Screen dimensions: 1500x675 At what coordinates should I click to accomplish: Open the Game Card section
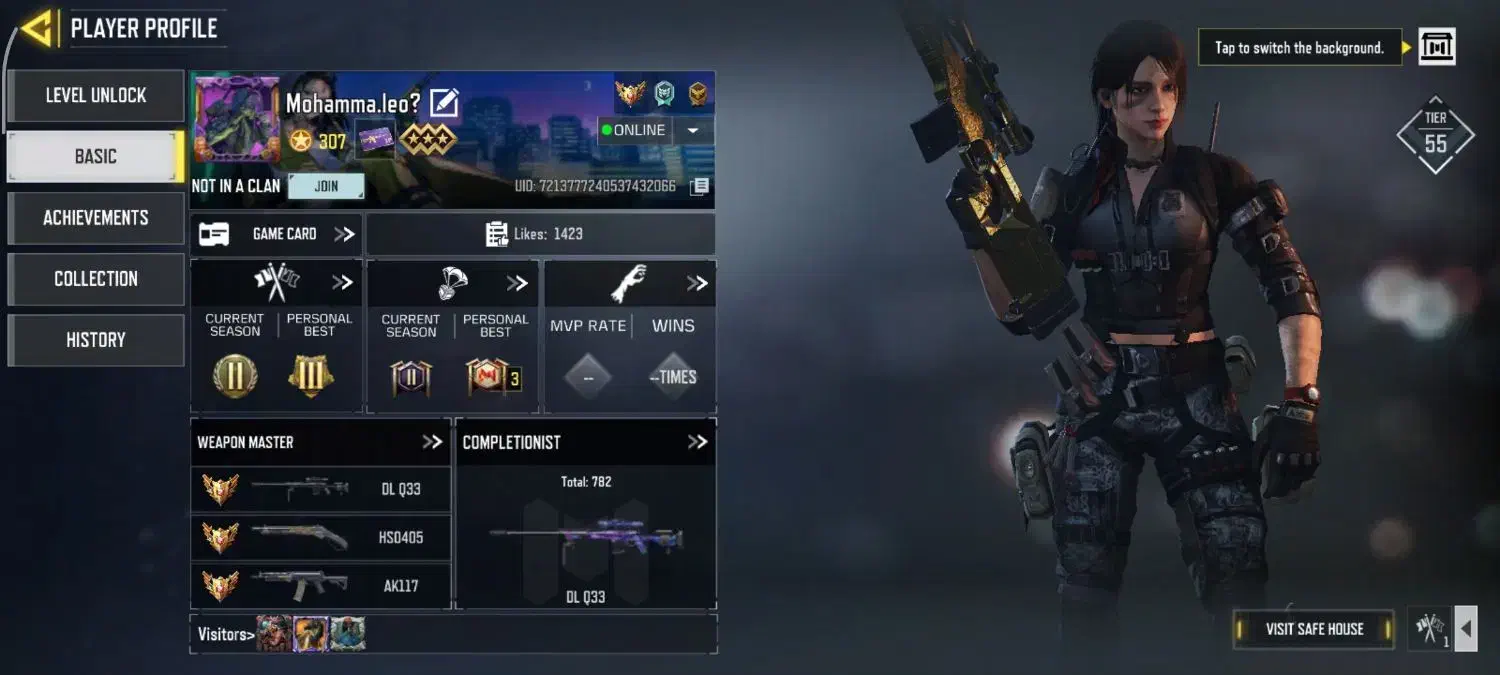[277, 234]
